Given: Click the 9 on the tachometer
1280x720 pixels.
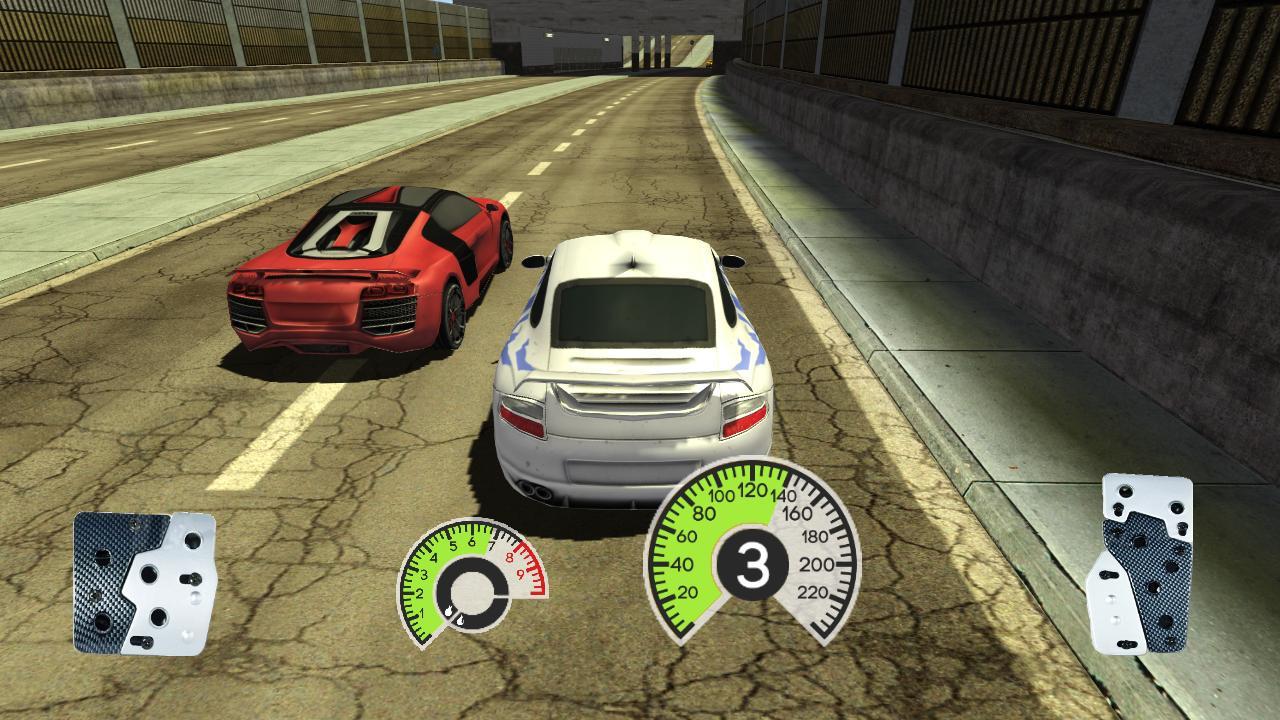Looking at the screenshot, I should click(522, 574).
